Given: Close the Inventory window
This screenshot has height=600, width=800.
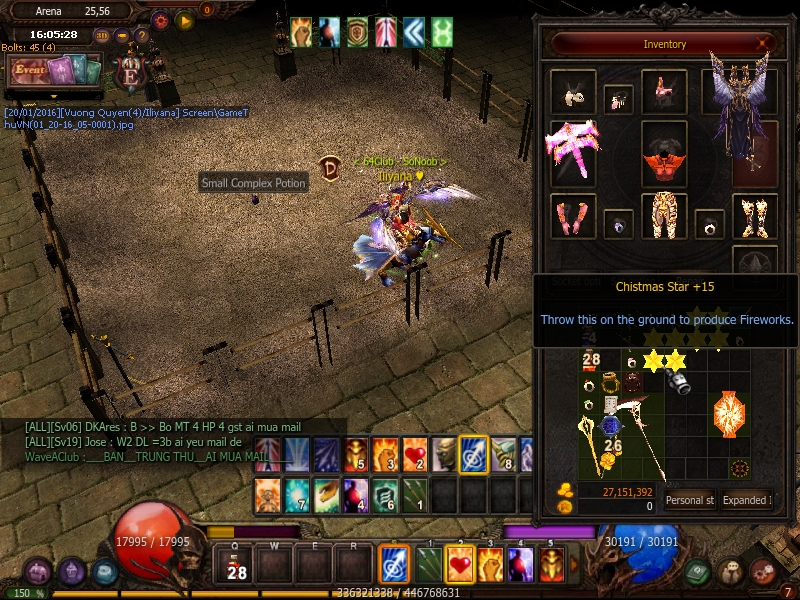Looking at the screenshot, I should (x=764, y=44).
